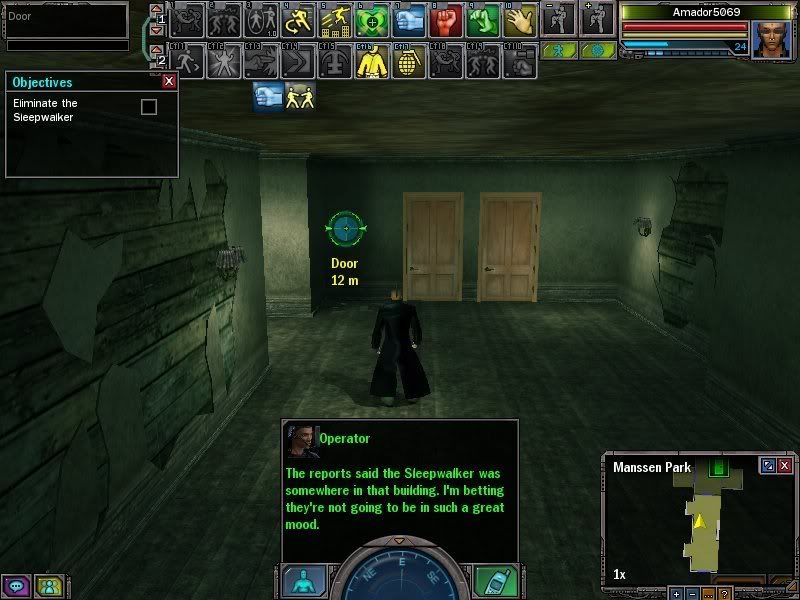This screenshot has height=600, width=800.
Task: Use the grenade hotbar item
Action: (409, 62)
